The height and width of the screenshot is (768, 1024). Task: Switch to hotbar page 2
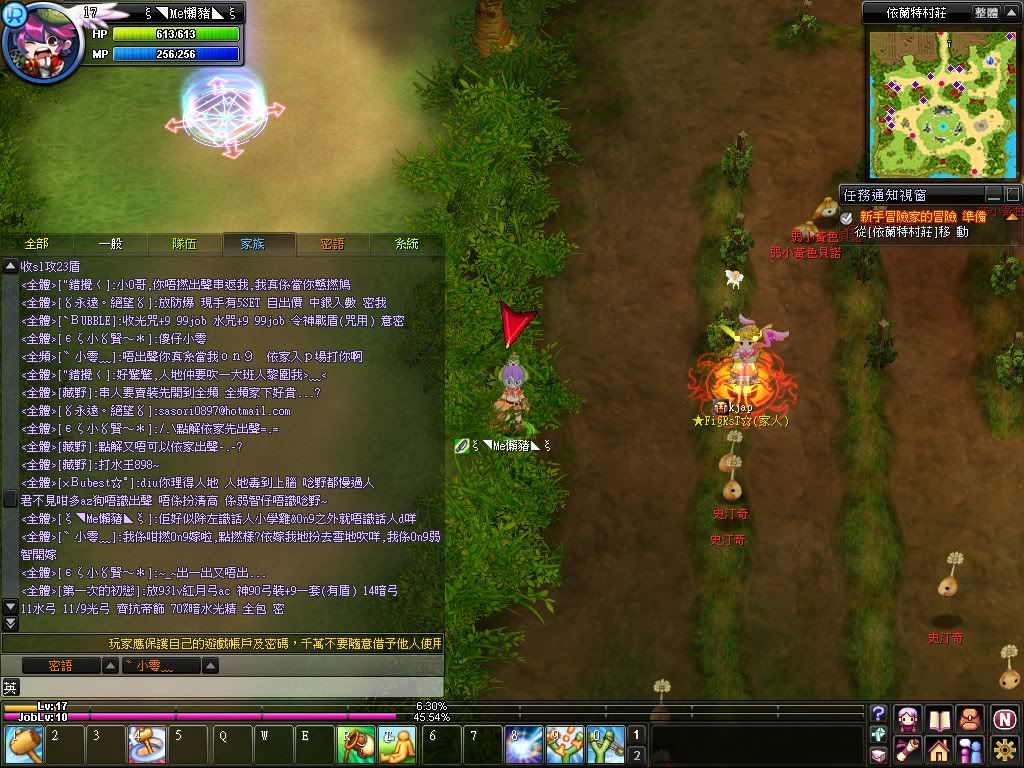tap(637, 755)
